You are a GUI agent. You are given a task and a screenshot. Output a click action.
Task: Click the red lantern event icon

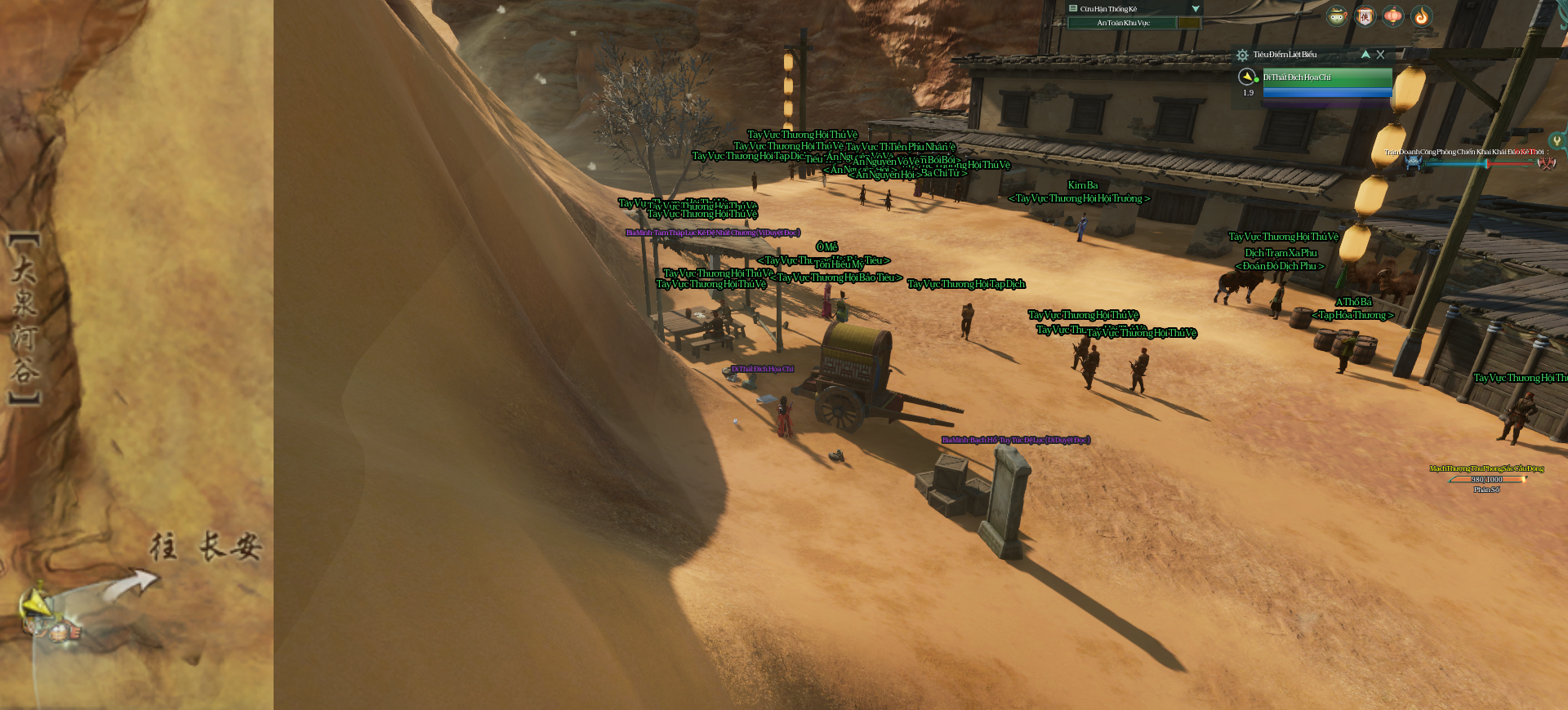pyautogui.click(x=1393, y=16)
